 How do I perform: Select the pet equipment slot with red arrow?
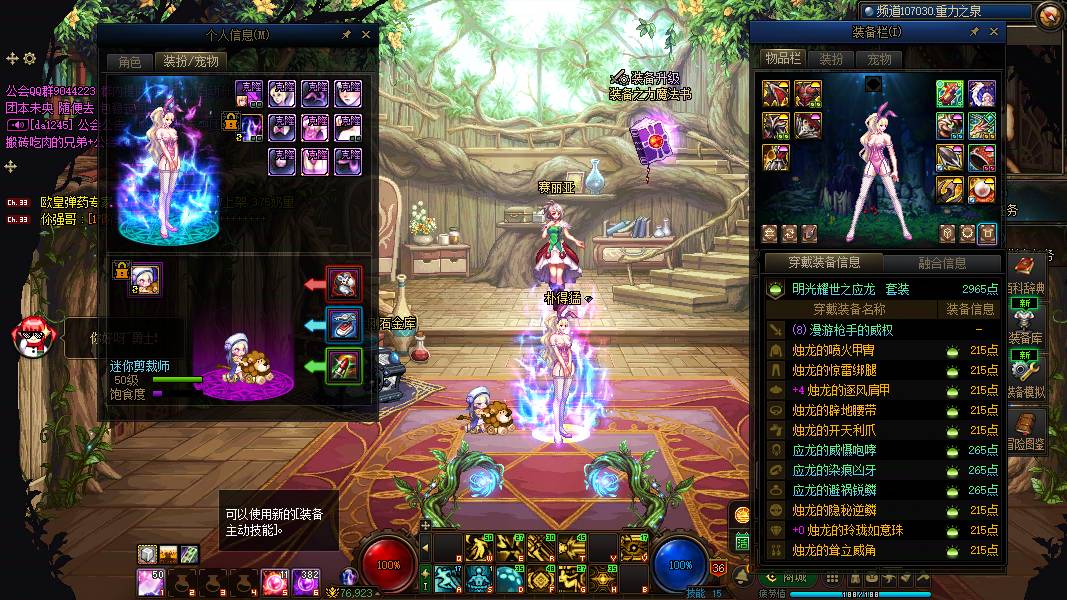[x=344, y=283]
